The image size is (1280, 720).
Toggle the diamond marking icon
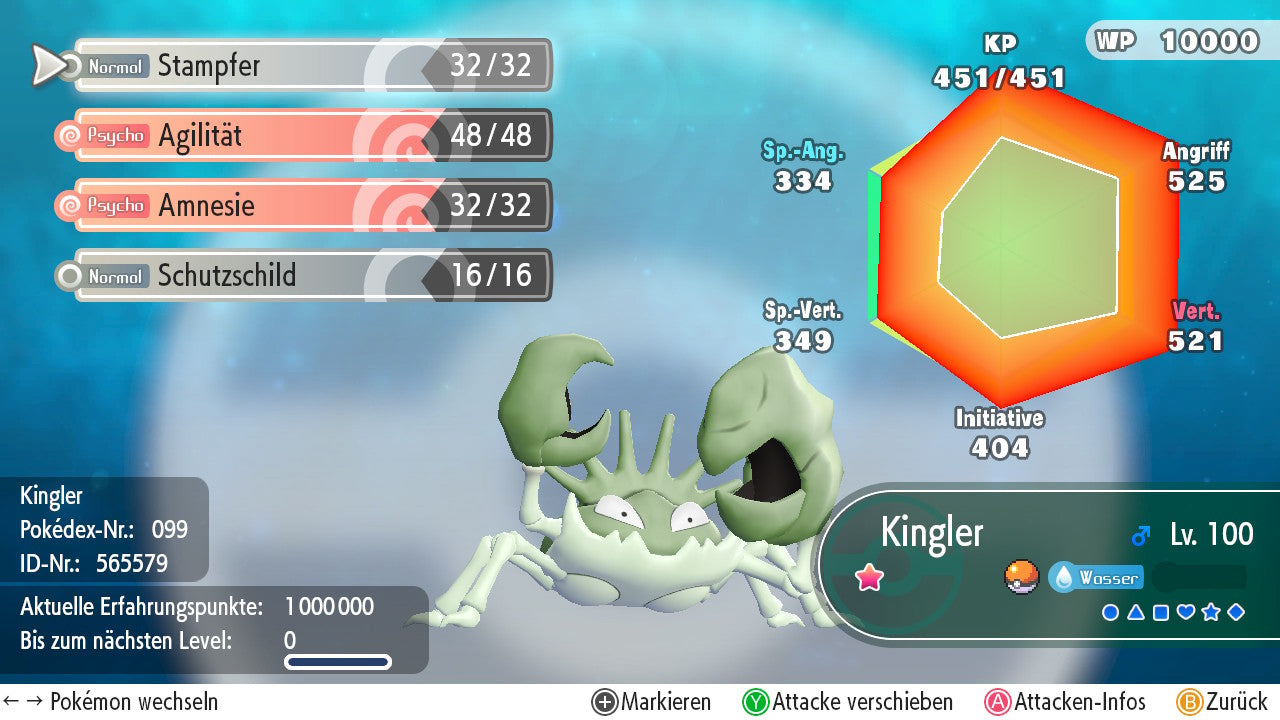(1236, 612)
